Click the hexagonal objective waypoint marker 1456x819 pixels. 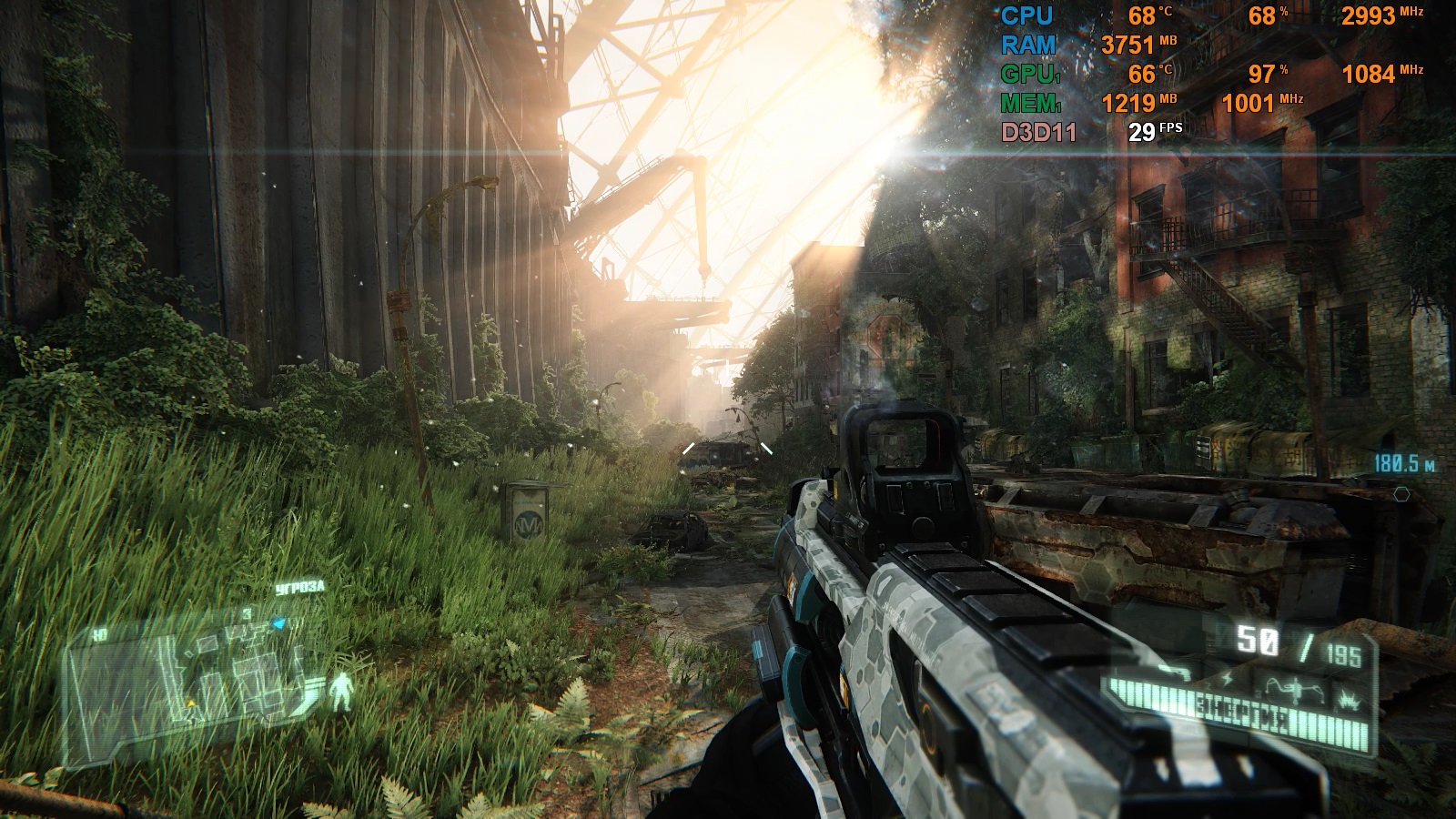pos(1401,494)
